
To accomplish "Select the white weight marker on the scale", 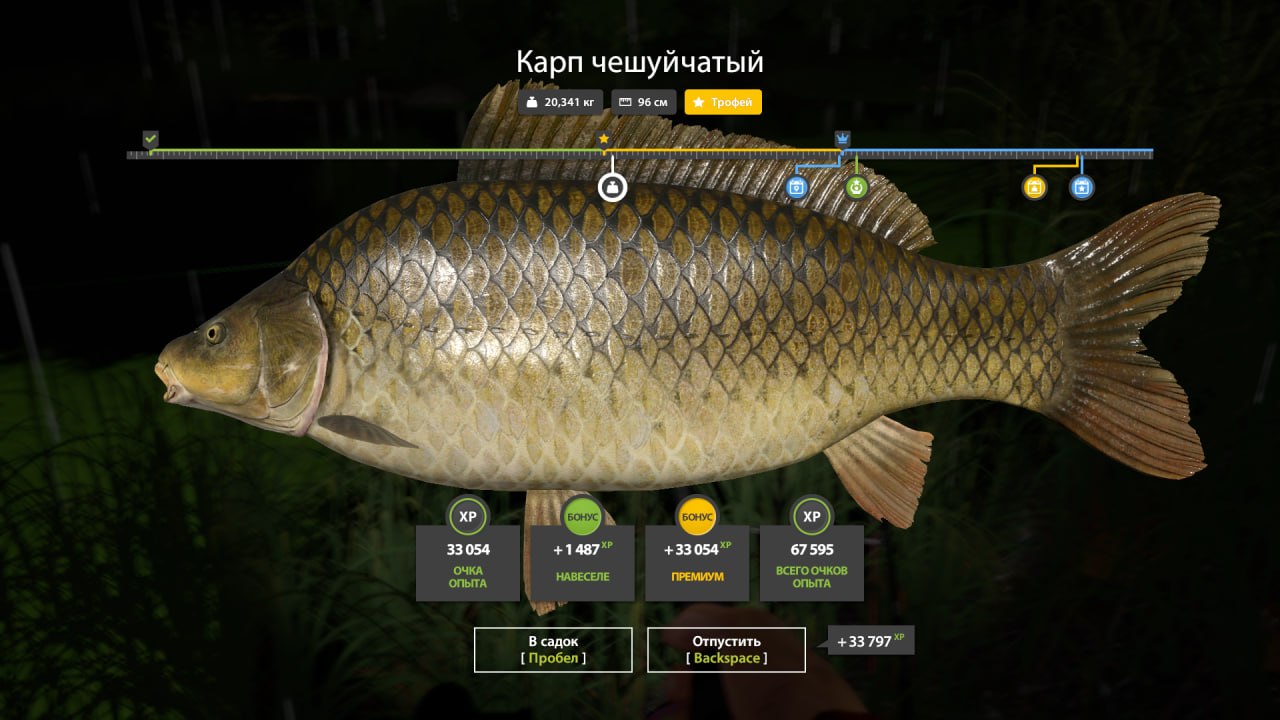I will (611, 188).
